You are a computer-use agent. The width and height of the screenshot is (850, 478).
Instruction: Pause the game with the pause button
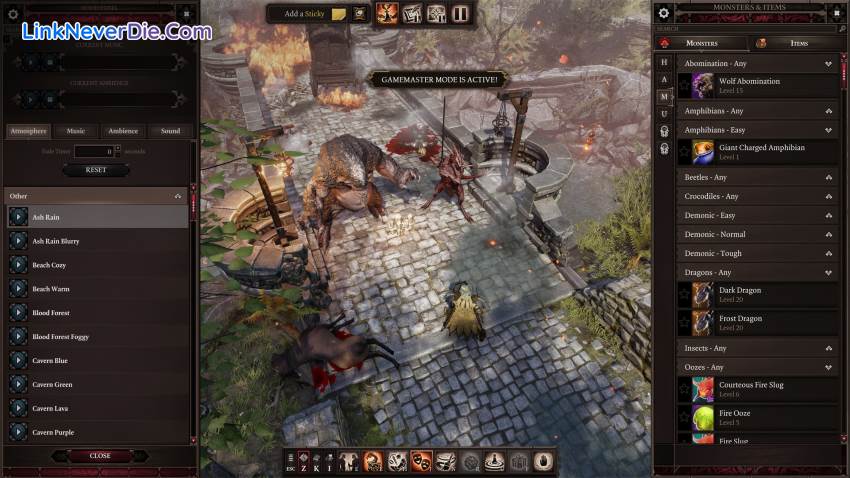[459, 14]
